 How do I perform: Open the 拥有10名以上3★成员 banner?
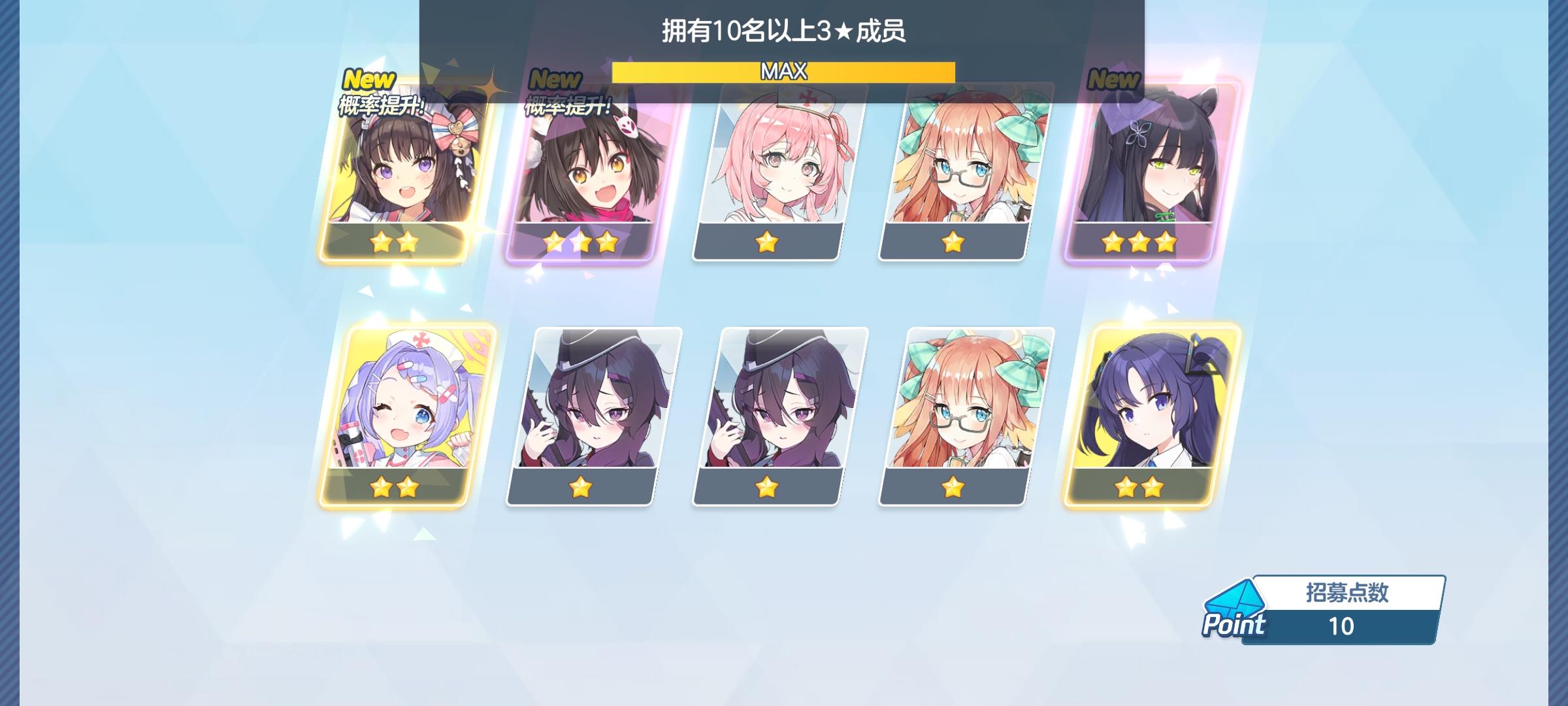coord(784,29)
